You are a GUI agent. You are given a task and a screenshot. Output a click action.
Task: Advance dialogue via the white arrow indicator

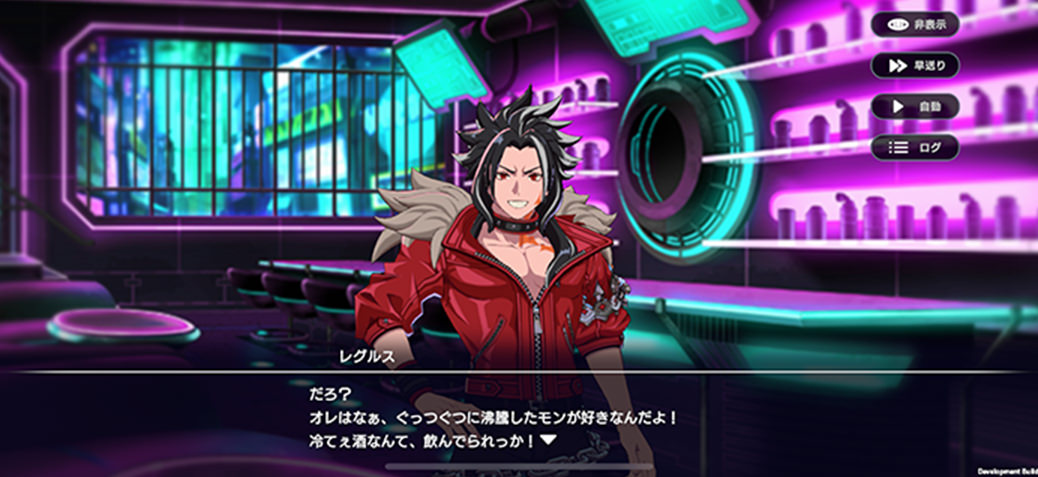click(547, 440)
